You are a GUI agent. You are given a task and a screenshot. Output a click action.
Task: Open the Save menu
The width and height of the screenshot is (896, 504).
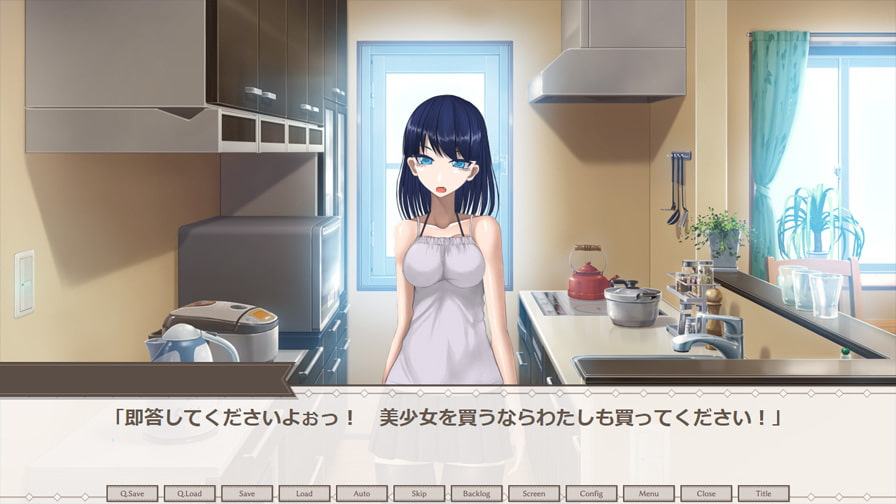[247, 493]
